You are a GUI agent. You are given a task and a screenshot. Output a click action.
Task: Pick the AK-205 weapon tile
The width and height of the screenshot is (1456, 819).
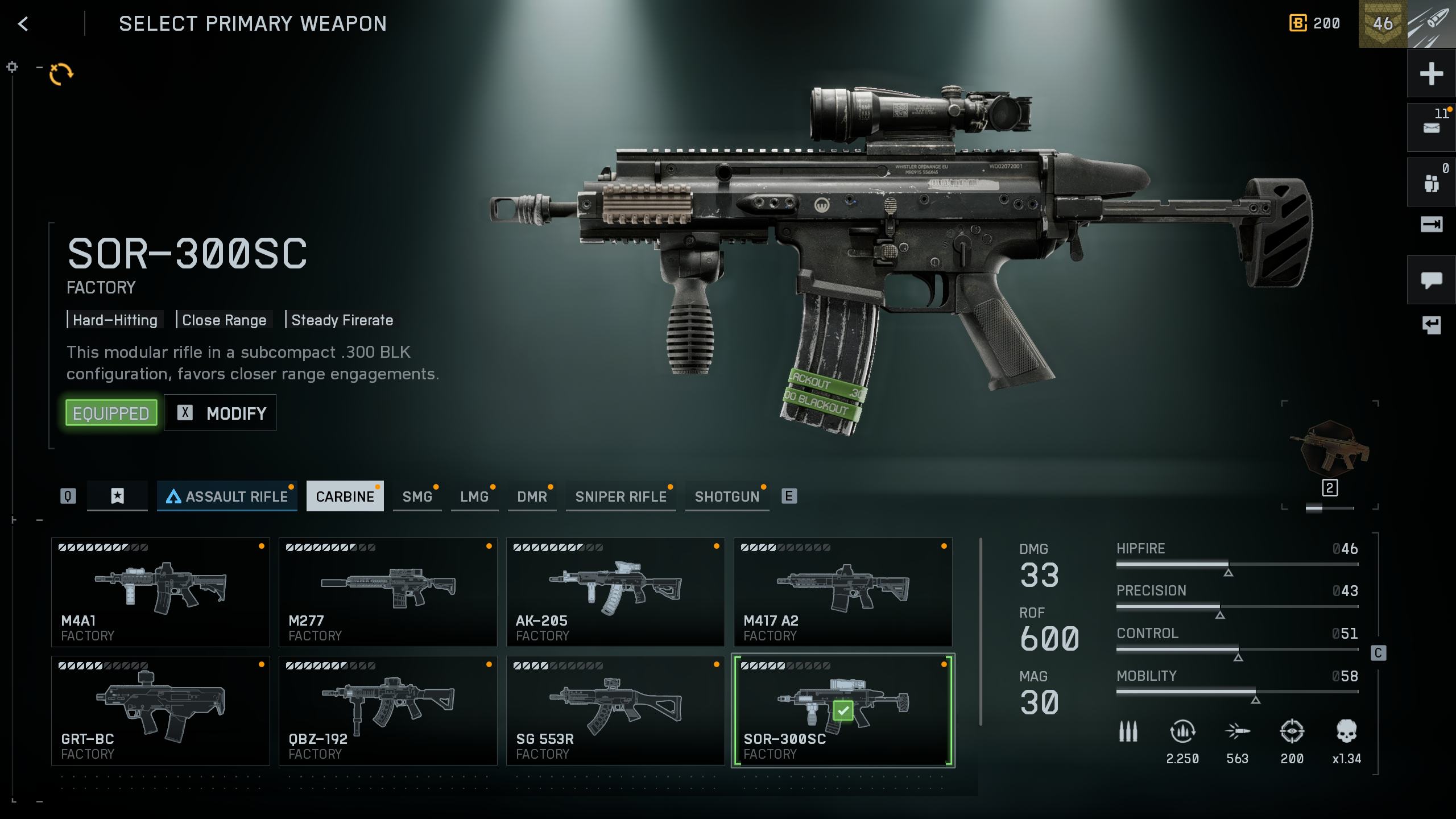point(615,592)
